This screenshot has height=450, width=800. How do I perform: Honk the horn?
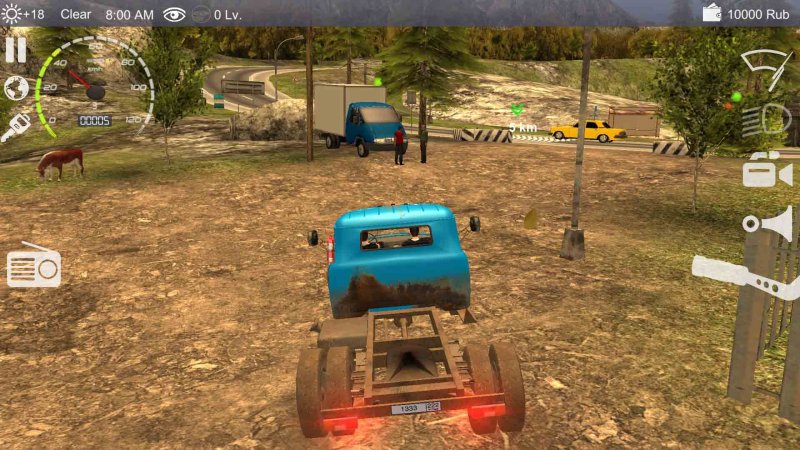pyautogui.click(x=768, y=224)
